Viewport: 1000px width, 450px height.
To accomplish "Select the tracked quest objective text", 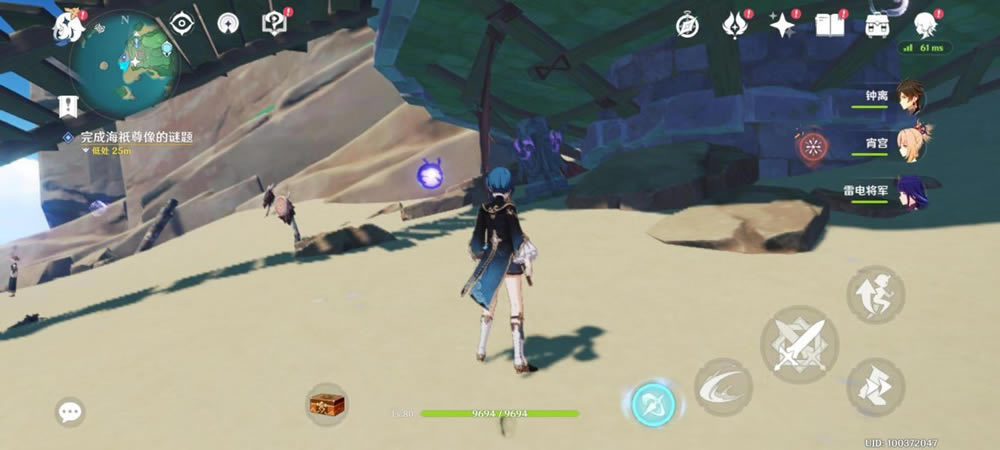I will click(x=139, y=136).
